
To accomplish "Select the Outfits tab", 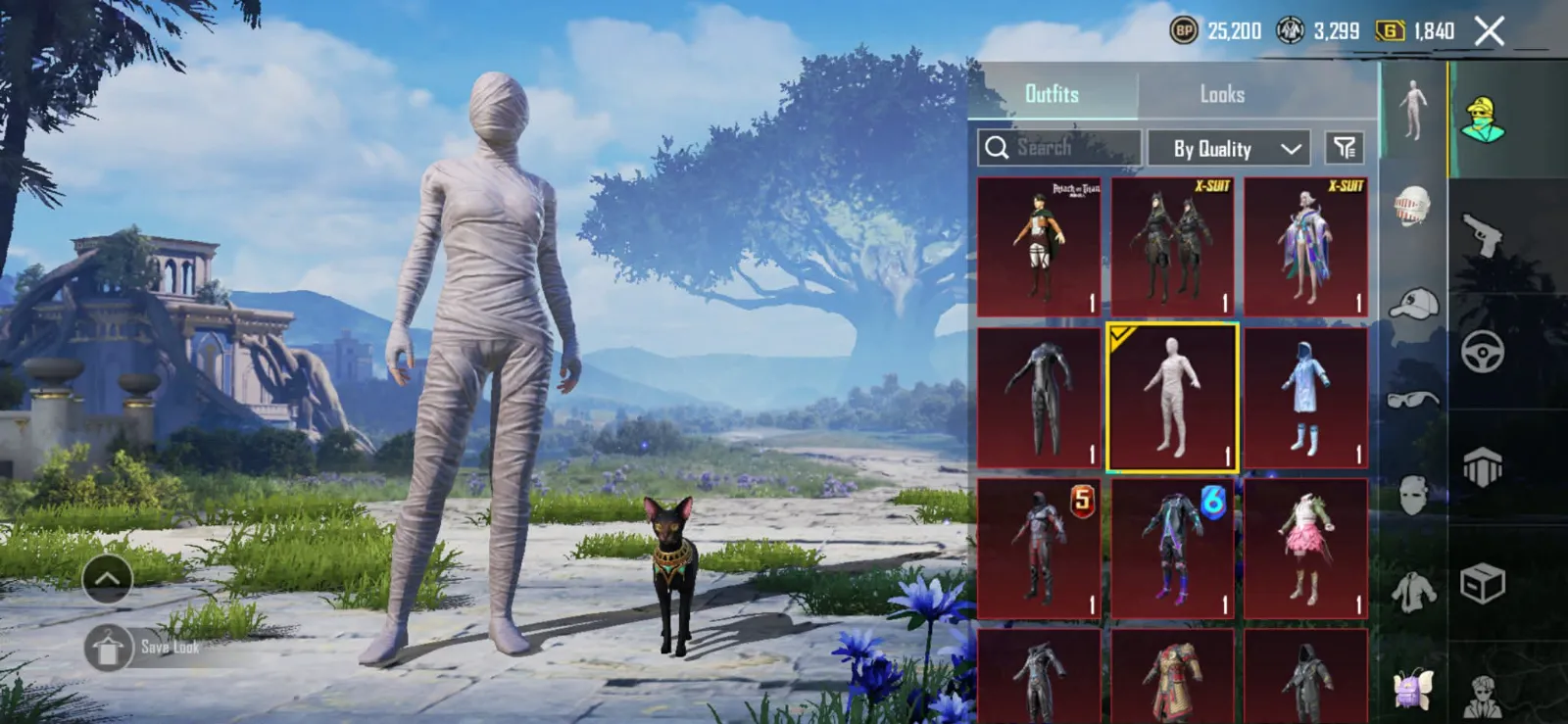I will (1052, 94).
